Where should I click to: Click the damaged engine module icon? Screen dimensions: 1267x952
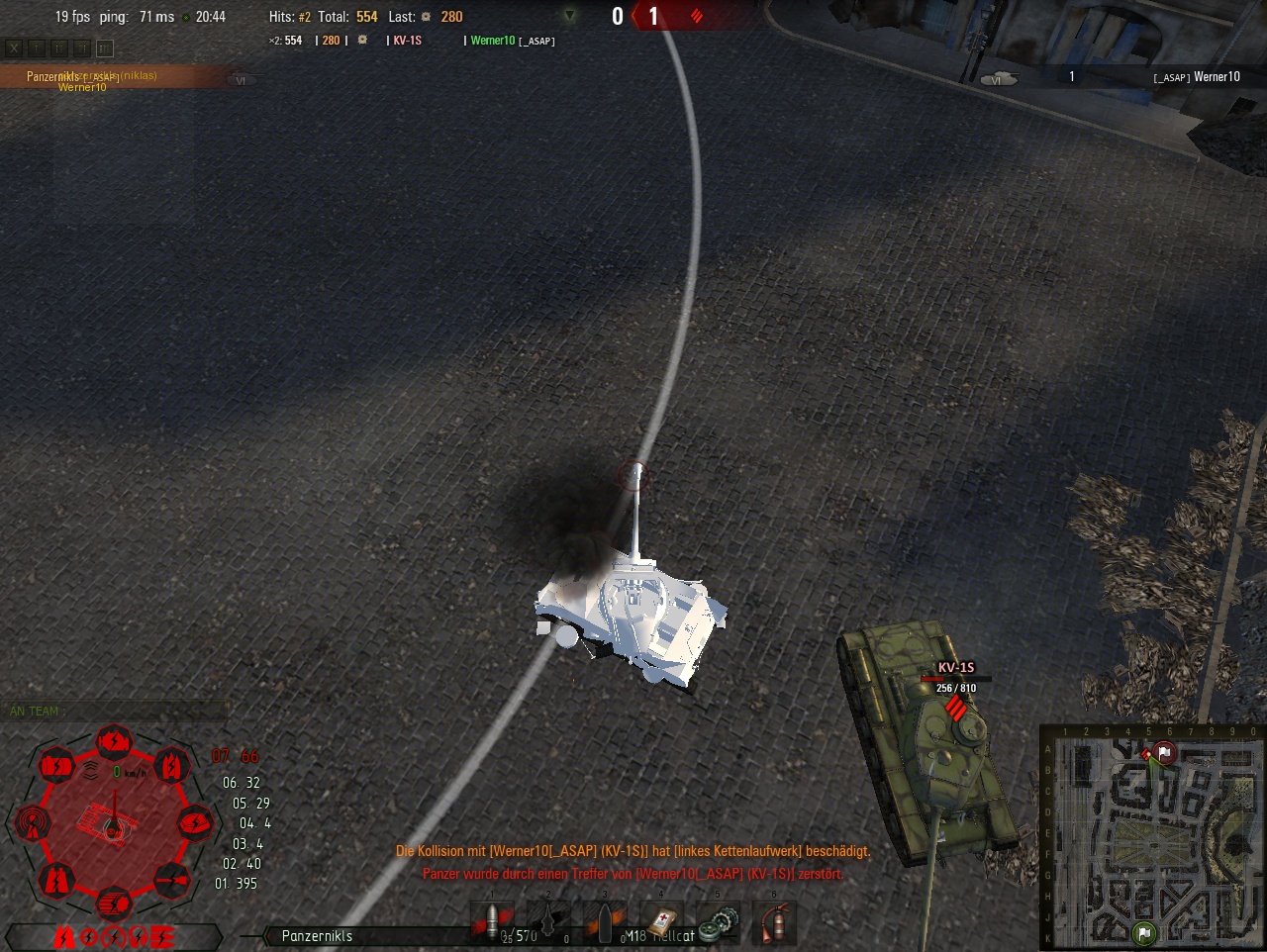[114, 741]
